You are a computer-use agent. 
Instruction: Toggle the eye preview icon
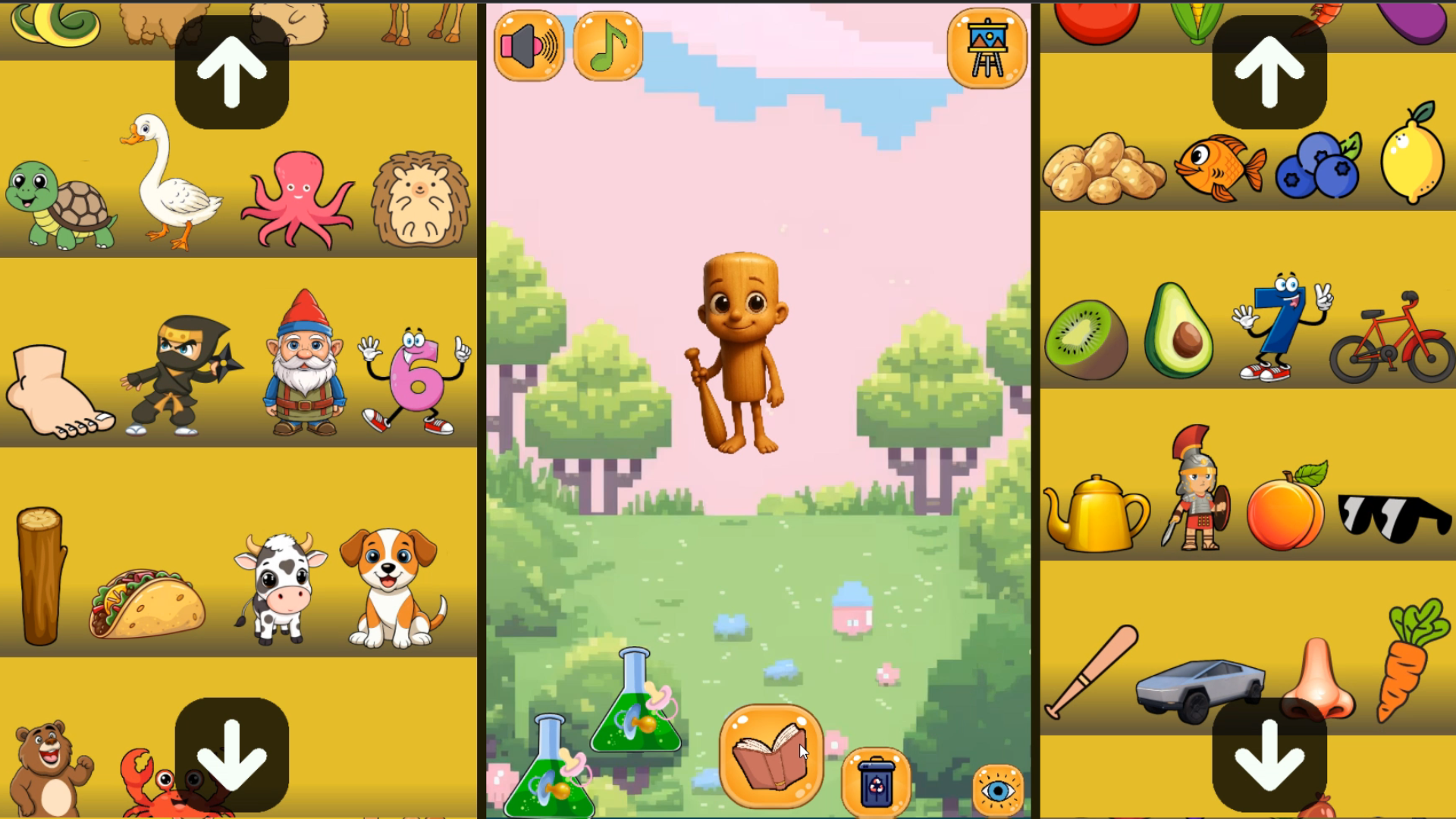[x=999, y=791]
